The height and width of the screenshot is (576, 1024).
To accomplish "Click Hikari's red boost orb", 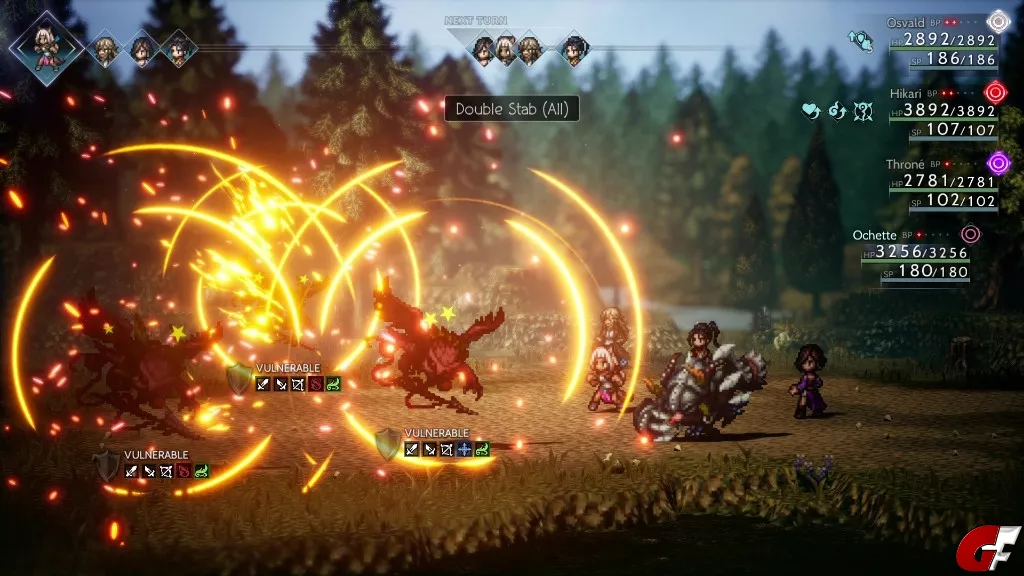I will 995,93.
